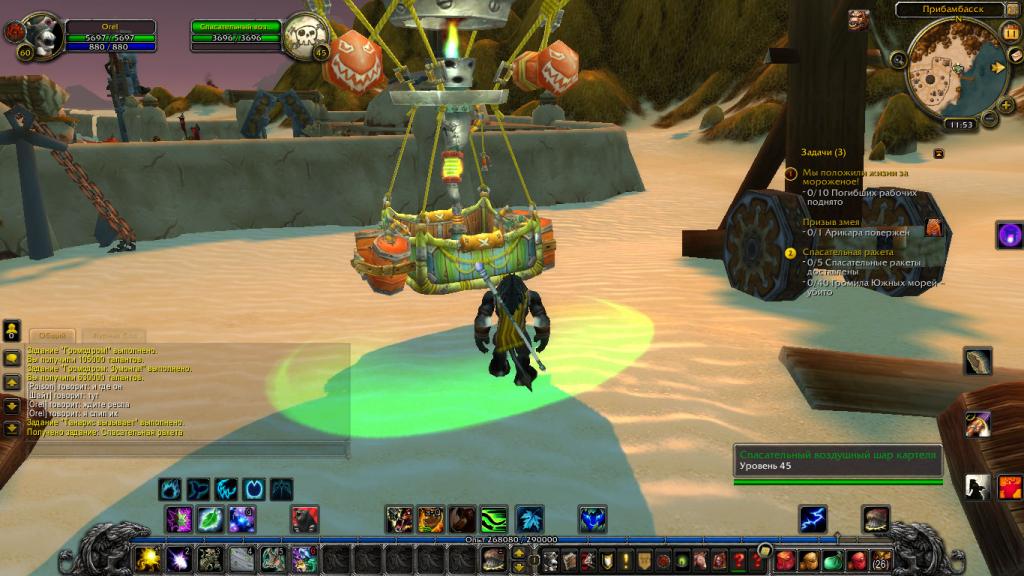
Task: Activate the bear form ability icon
Action: point(461,519)
